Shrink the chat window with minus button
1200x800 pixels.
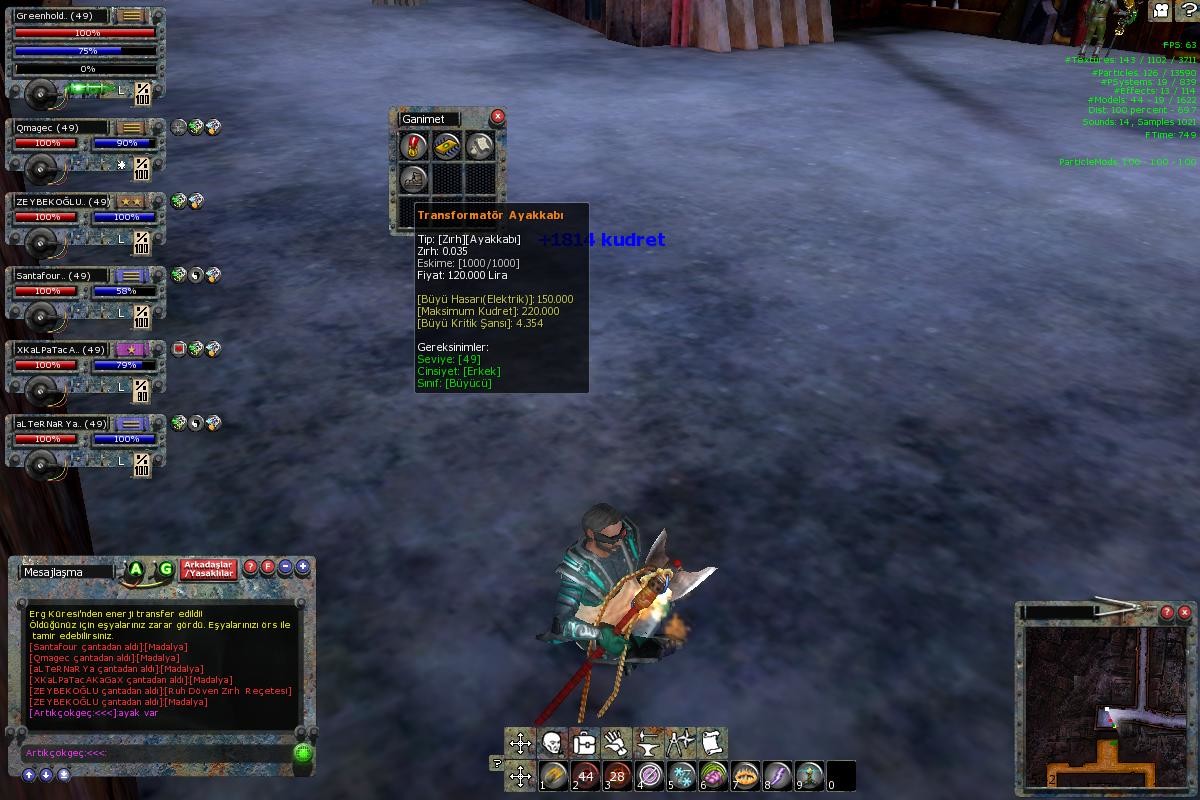285,567
